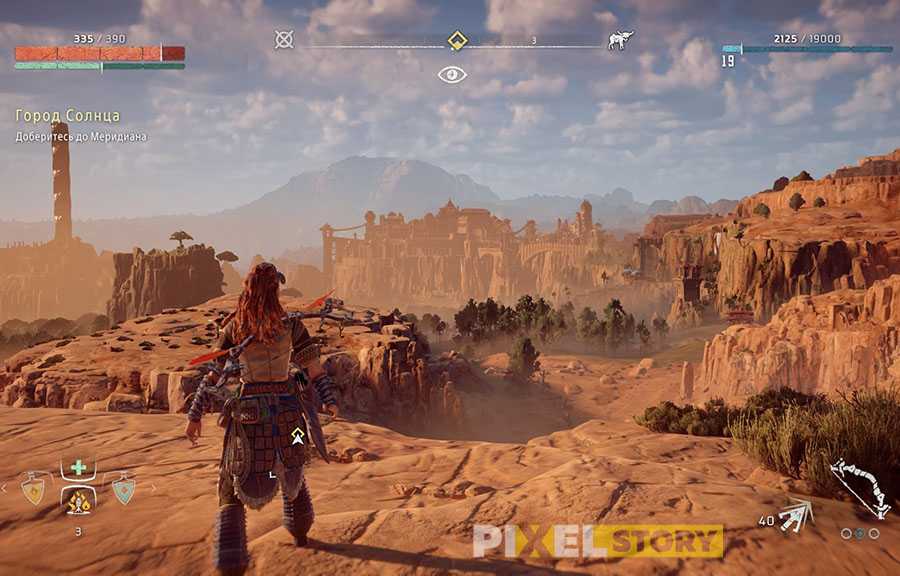900x576 pixels.
Task: Toggle the eye visibility indicator
Action: click(x=452, y=74)
